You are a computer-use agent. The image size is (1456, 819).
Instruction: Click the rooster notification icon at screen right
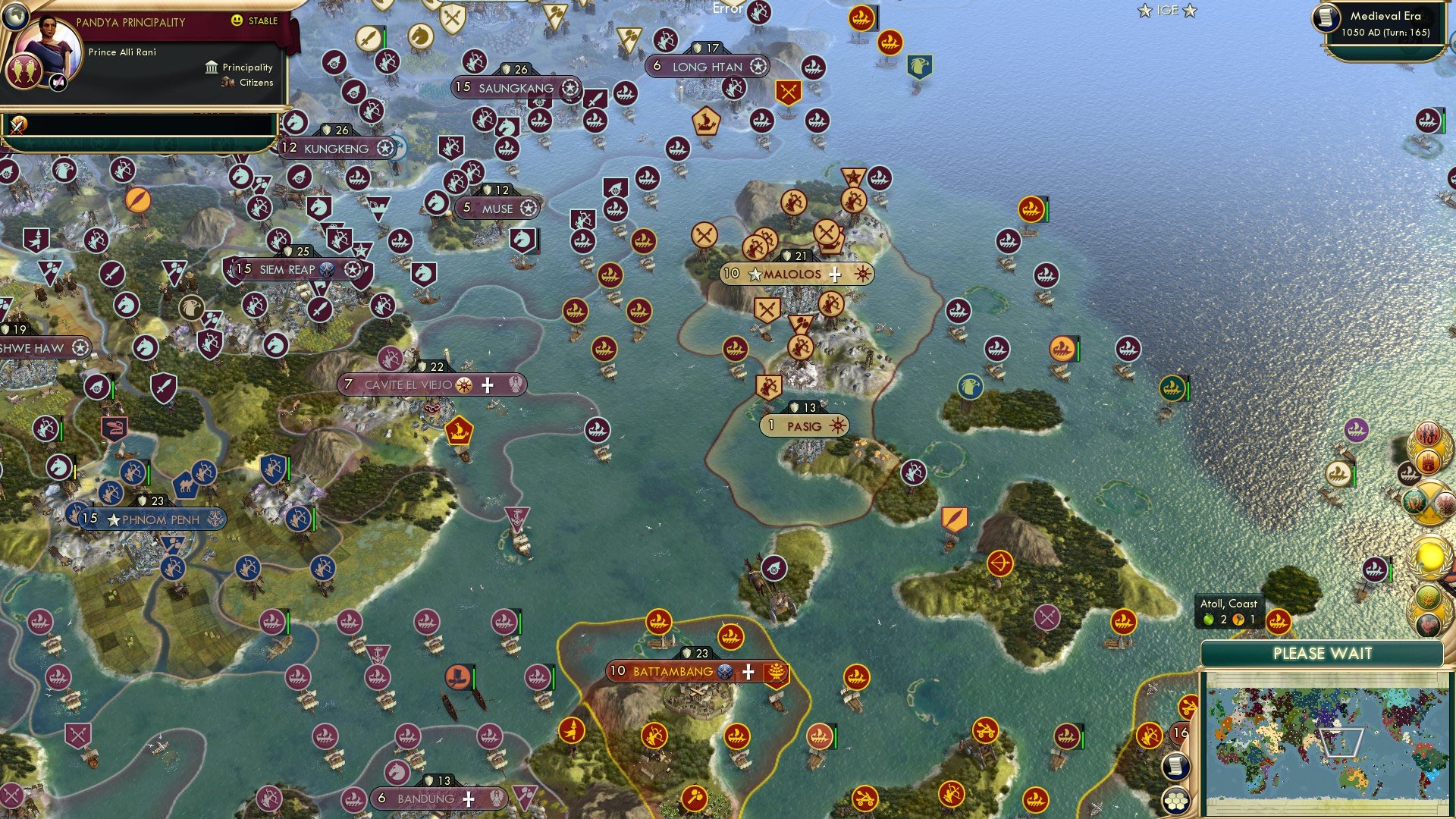pos(1429,626)
